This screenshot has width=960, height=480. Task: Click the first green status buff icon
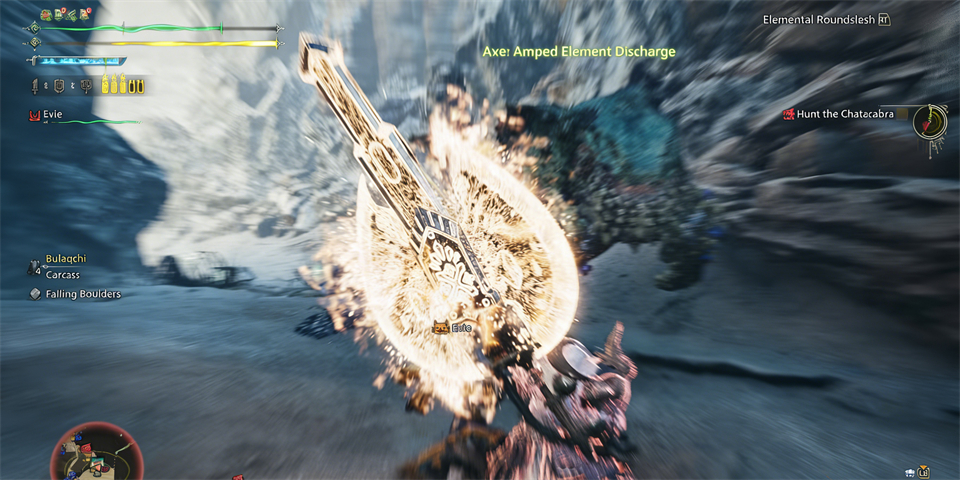[47, 15]
